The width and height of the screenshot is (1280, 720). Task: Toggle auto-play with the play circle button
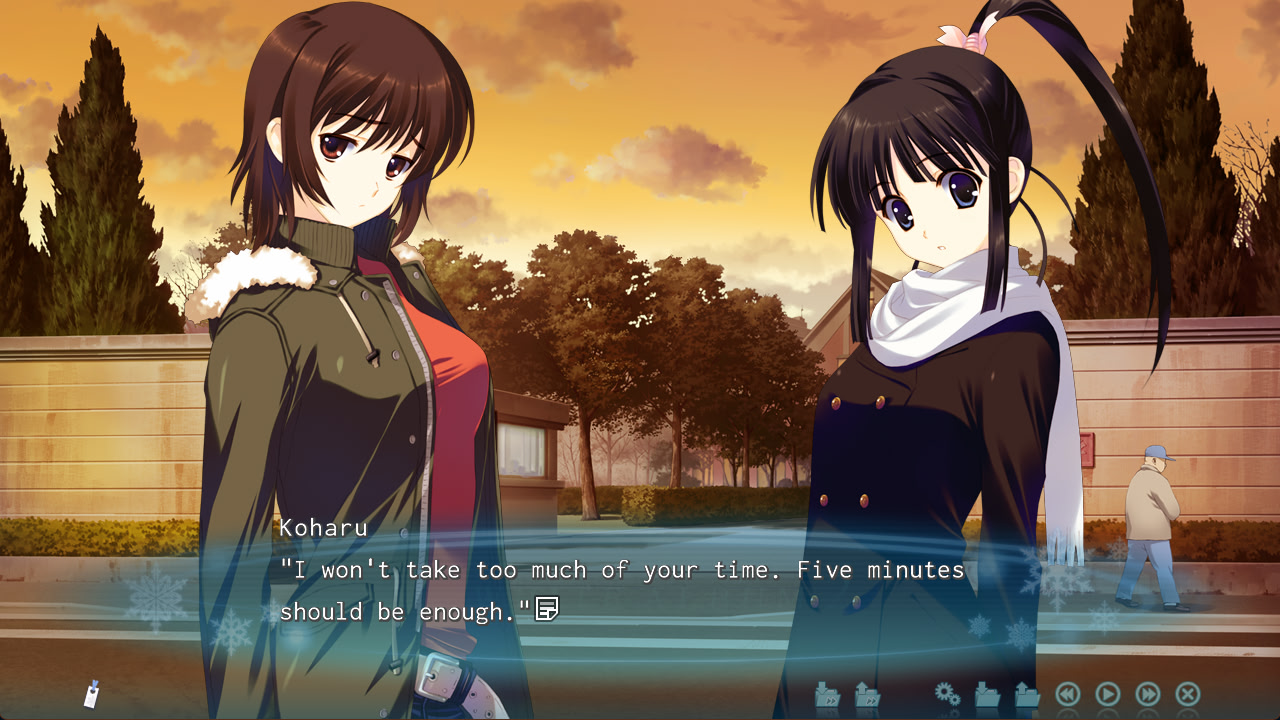tap(1107, 692)
